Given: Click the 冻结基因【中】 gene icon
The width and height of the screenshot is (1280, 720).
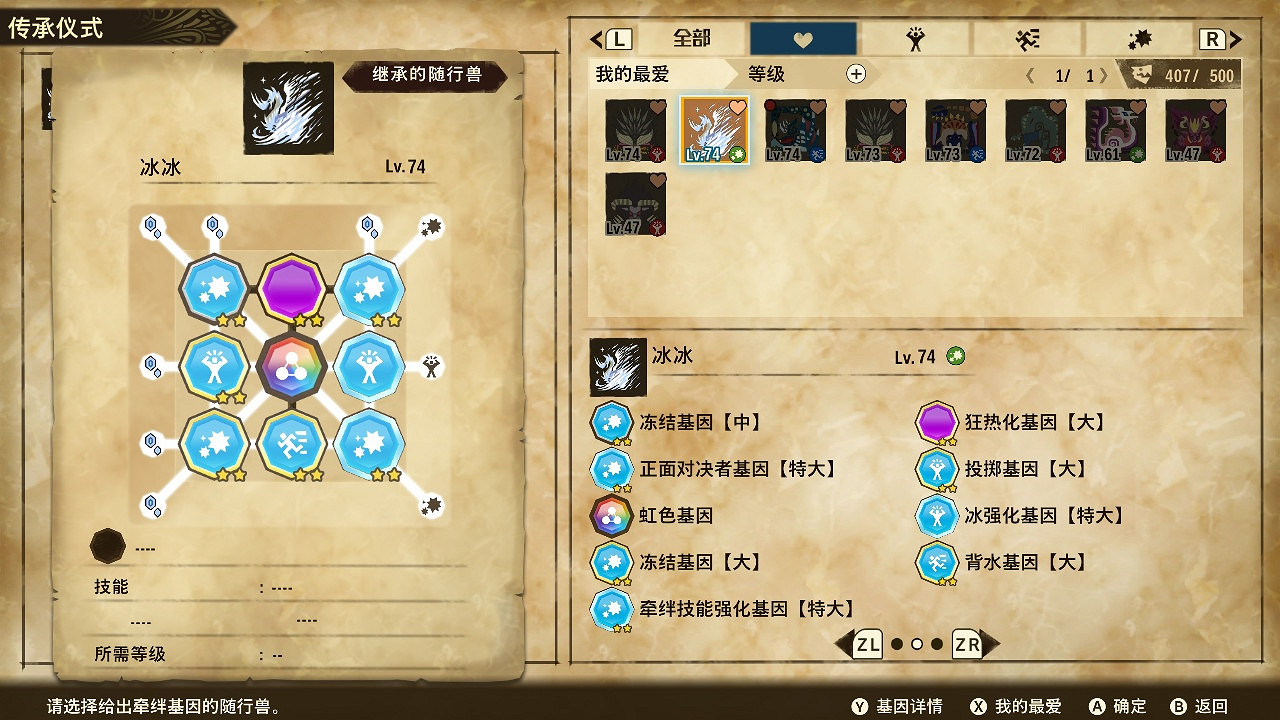Looking at the screenshot, I should pos(611,422).
